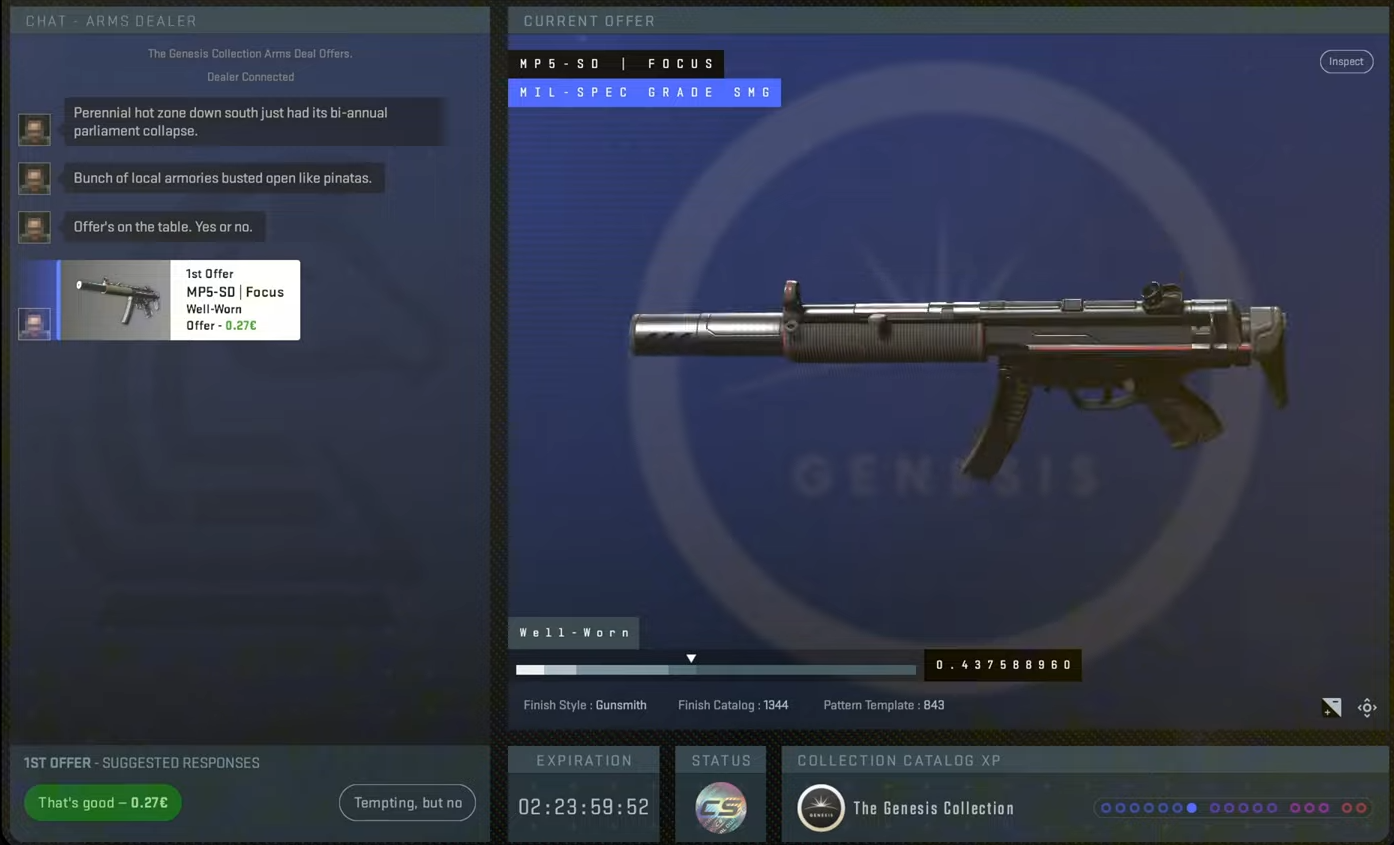Select the last red XP dot
The width and height of the screenshot is (1394, 845).
[1360, 808]
